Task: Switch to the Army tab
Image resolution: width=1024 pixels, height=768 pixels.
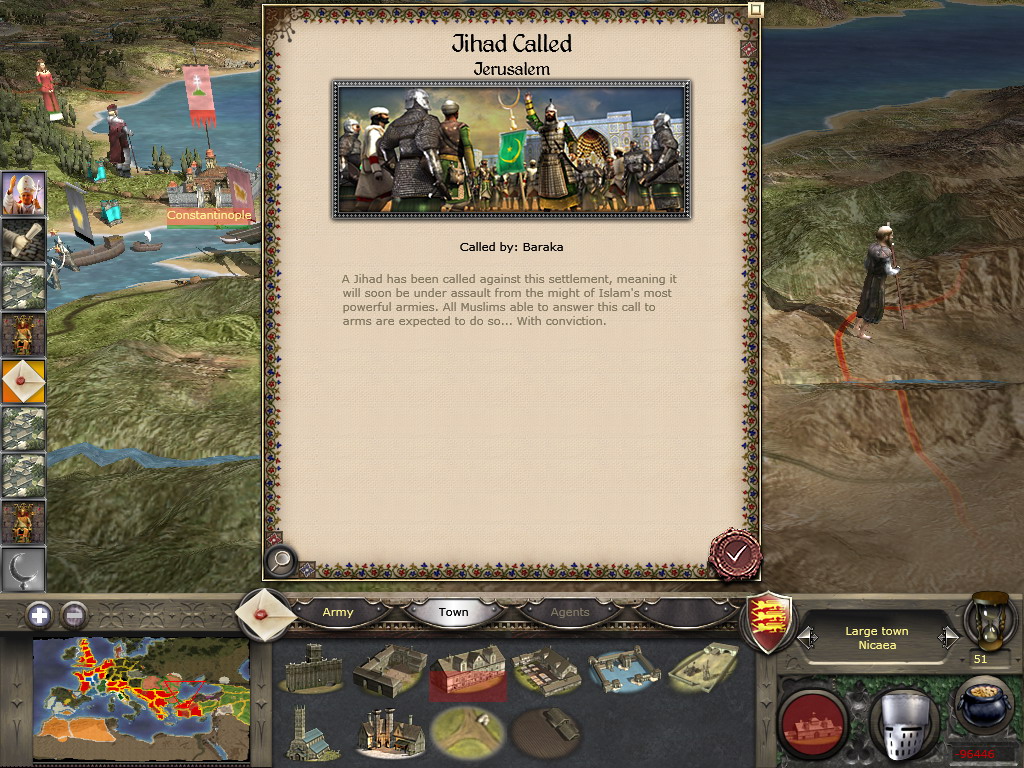Action: (x=338, y=612)
